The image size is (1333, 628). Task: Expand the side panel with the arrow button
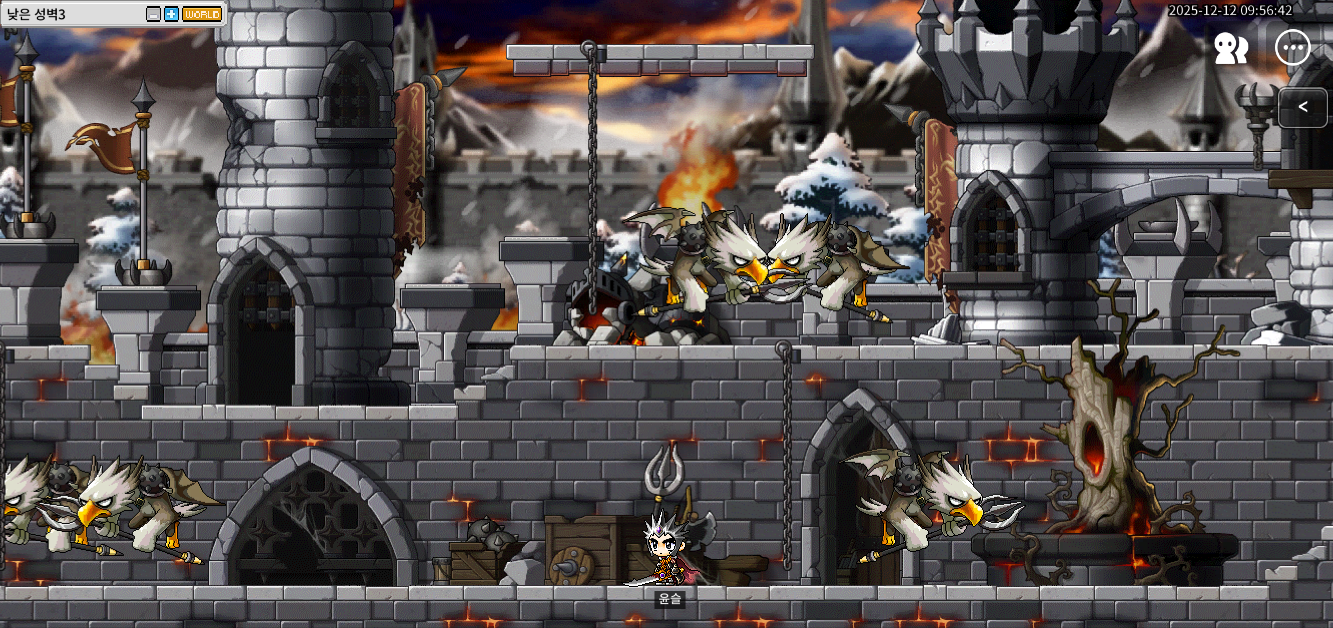coord(1303,107)
